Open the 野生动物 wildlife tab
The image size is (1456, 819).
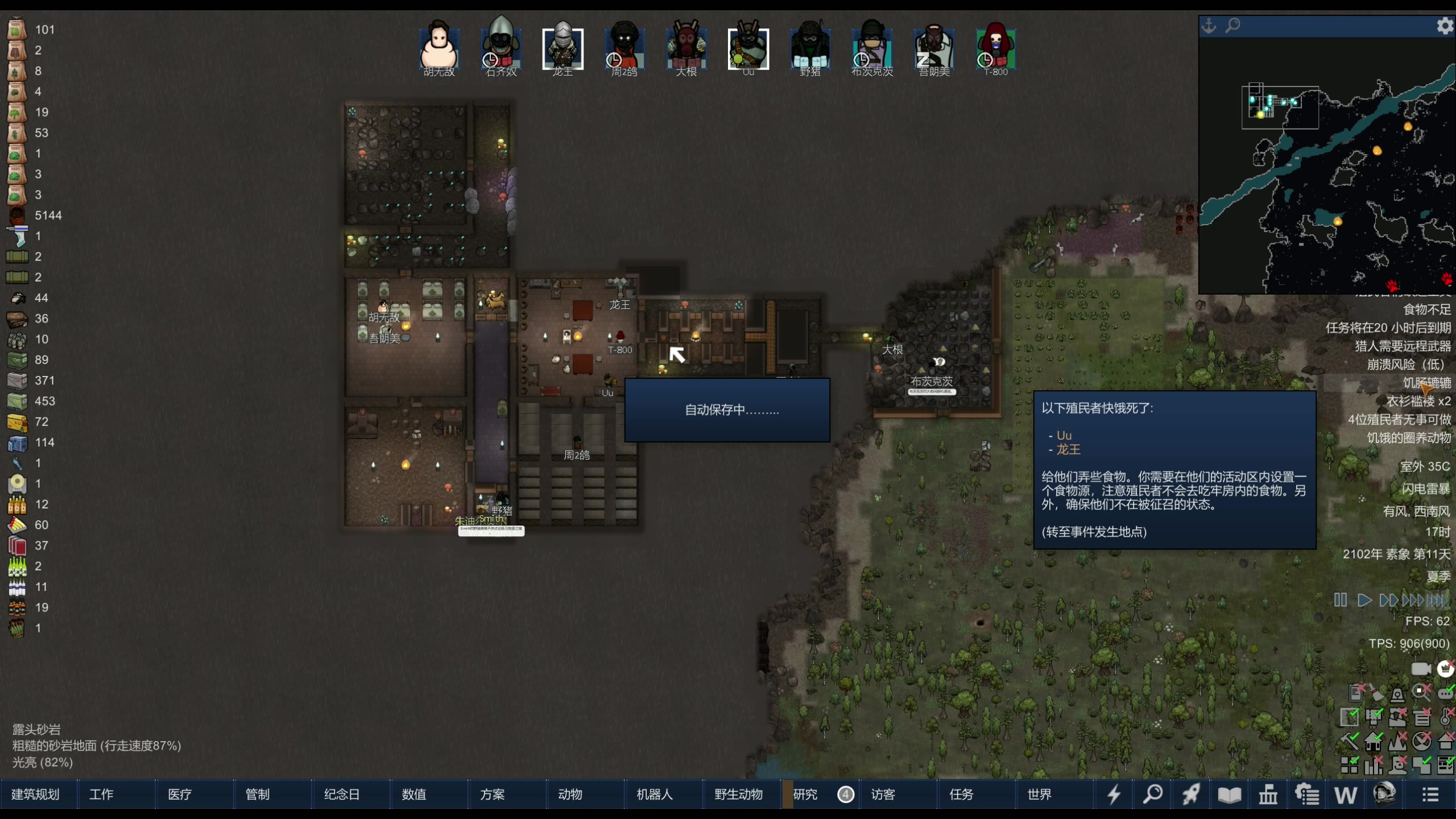pyautogui.click(x=738, y=794)
